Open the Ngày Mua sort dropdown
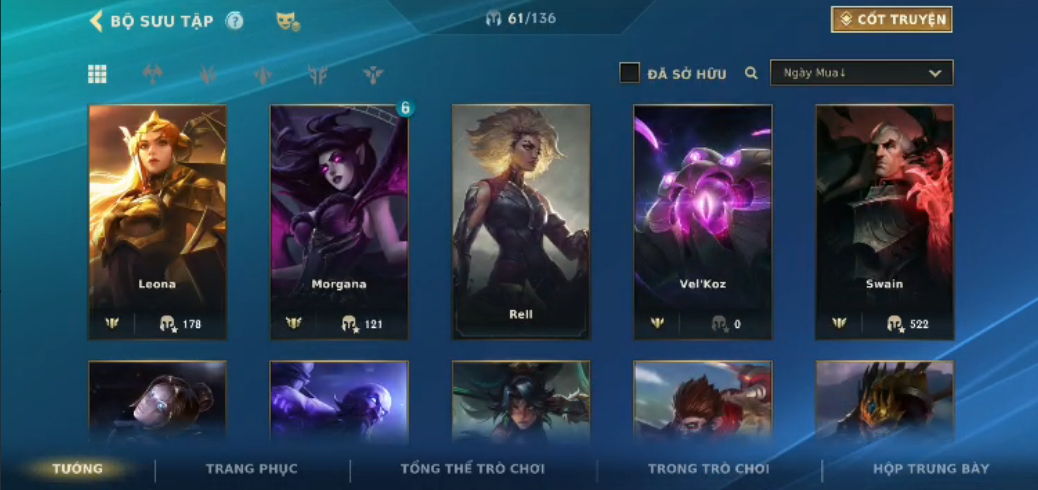The width and height of the screenshot is (1038, 490). tap(861, 73)
